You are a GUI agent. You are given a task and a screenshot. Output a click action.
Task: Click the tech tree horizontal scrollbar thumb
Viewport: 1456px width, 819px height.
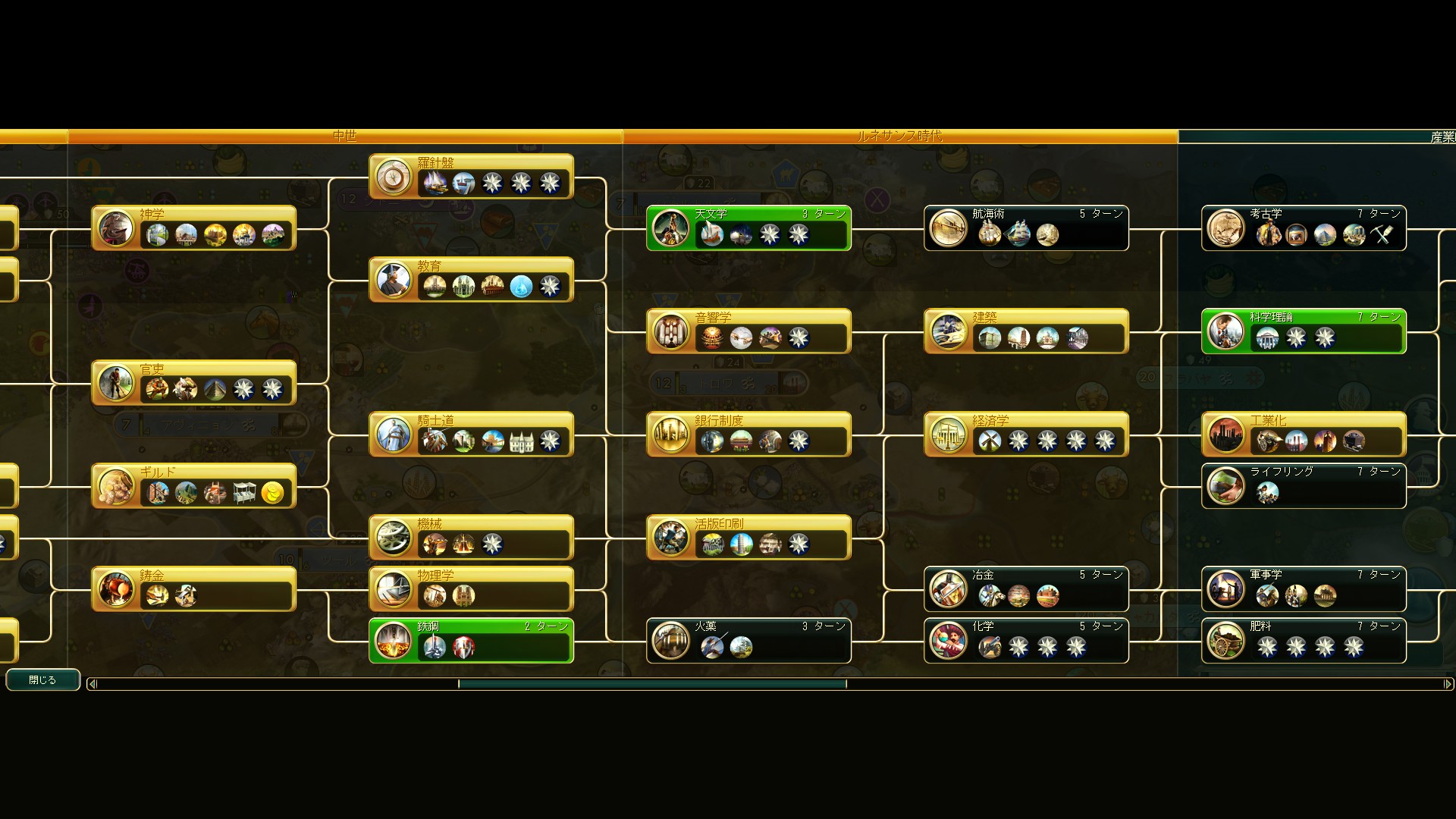click(652, 684)
